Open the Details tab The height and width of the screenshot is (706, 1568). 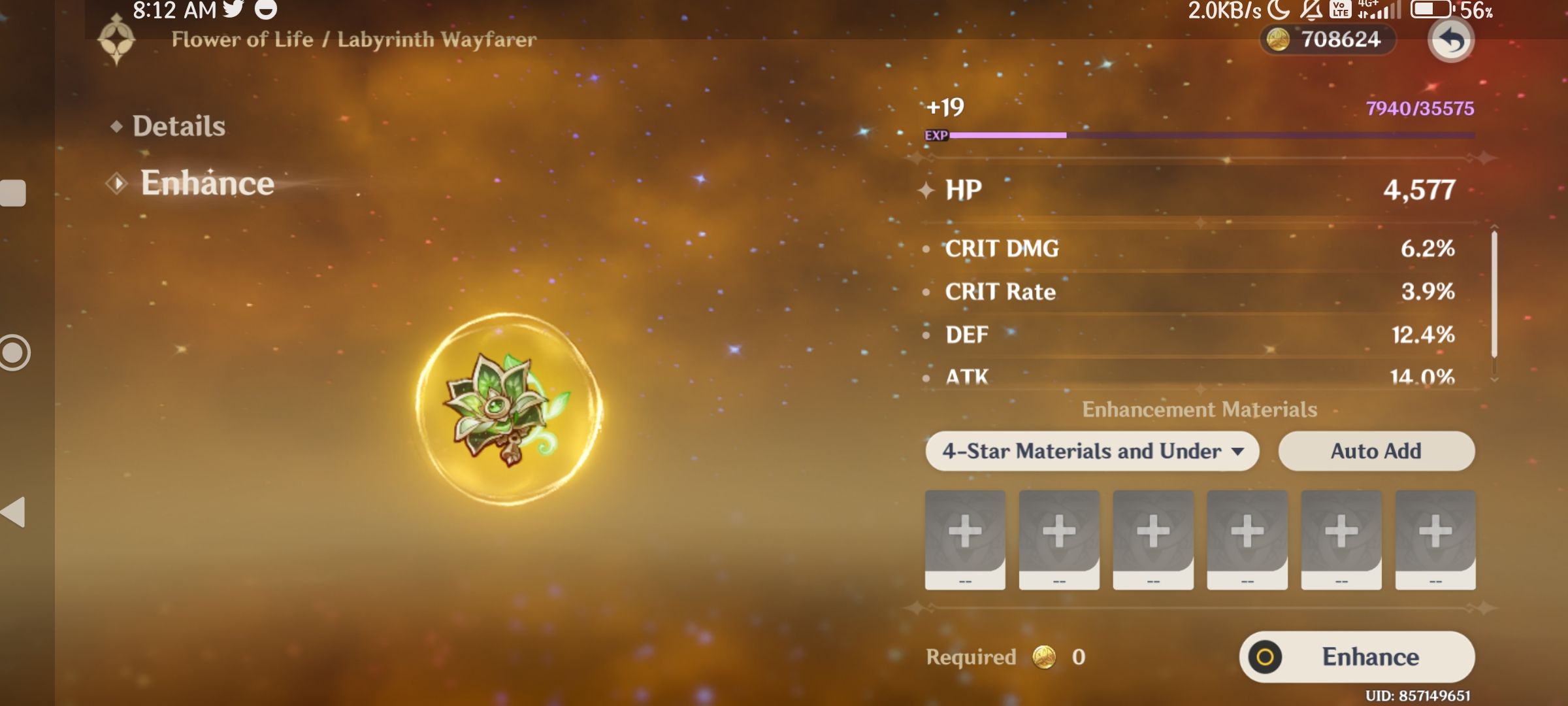[x=178, y=126]
